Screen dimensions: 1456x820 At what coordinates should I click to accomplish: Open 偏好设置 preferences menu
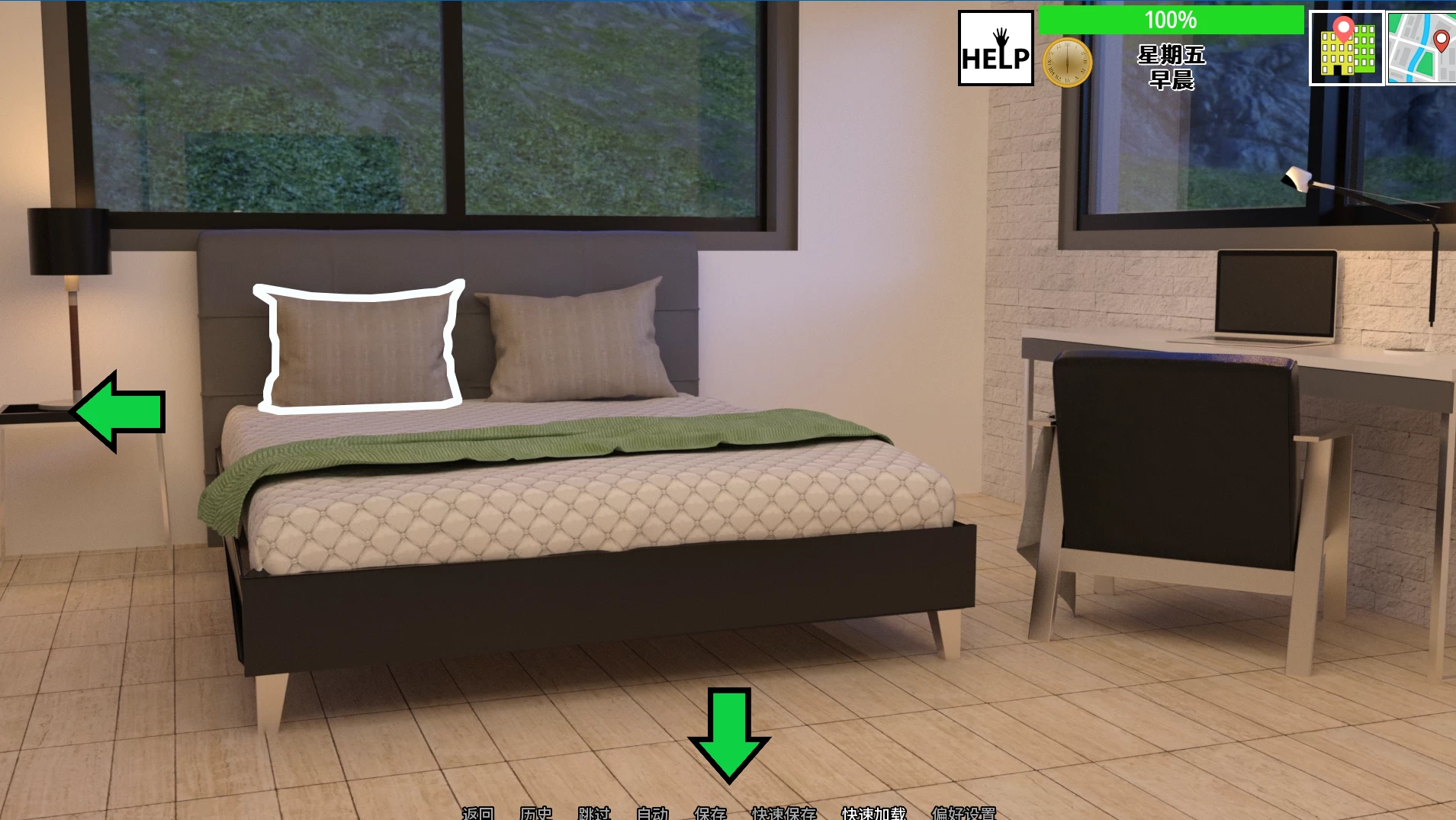click(x=963, y=813)
